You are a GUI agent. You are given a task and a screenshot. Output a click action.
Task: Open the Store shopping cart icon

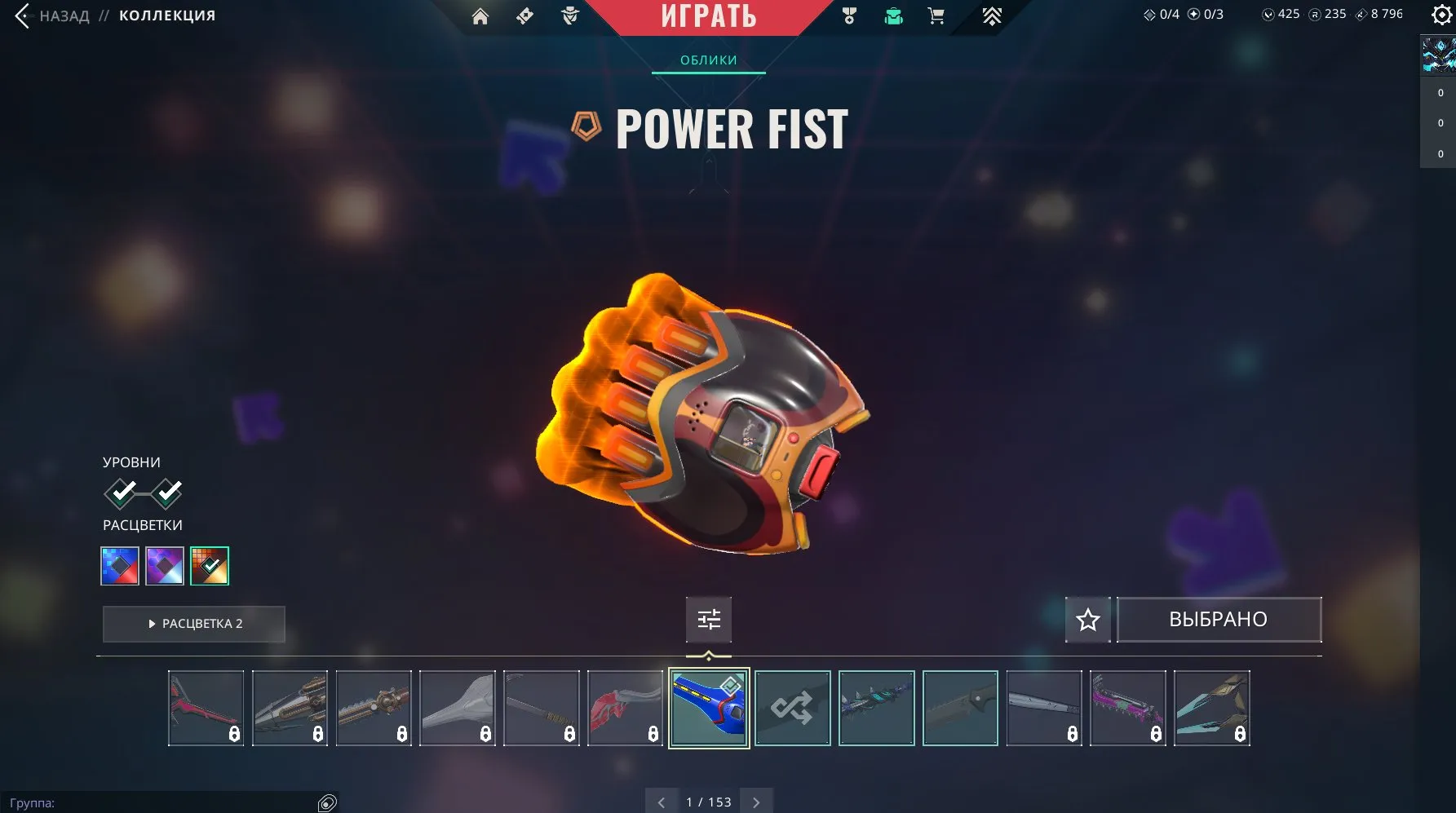pos(936,15)
